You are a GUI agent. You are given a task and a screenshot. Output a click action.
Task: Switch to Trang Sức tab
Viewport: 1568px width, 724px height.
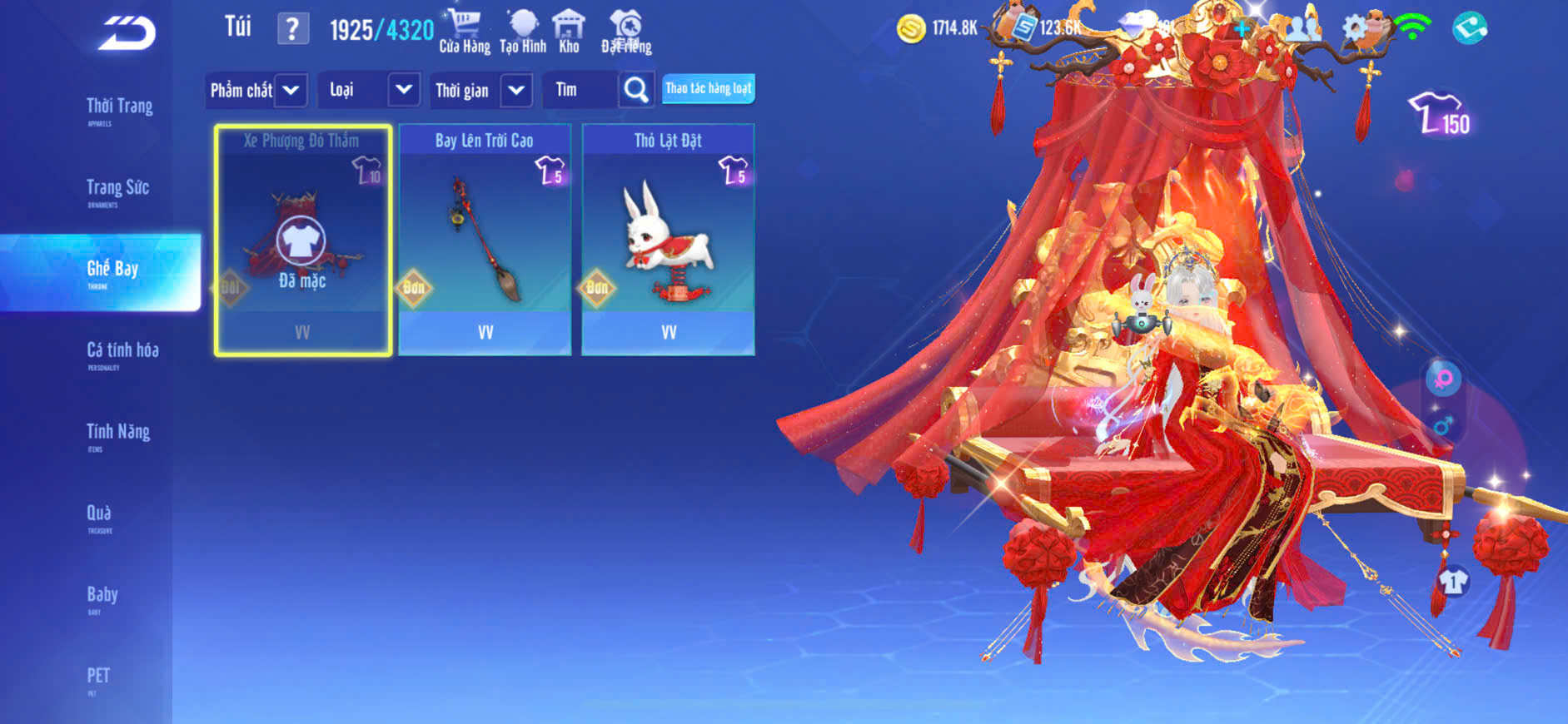pyautogui.click(x=117, y=190)
